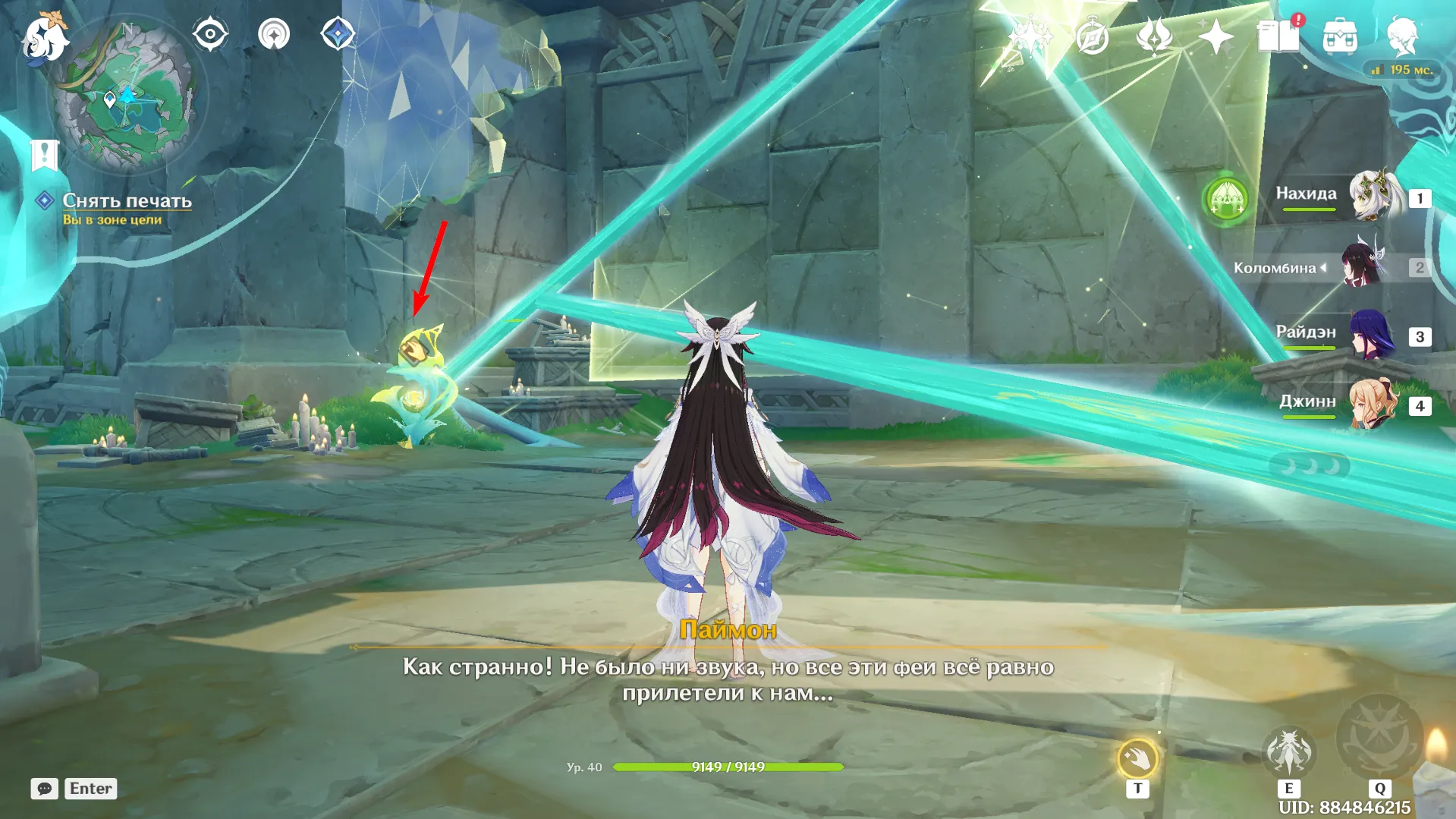Screen dimensions: 1456x819
Task: Use the golden hand gadget icon
Action: pyautogui.click(x=1137, y=758)
